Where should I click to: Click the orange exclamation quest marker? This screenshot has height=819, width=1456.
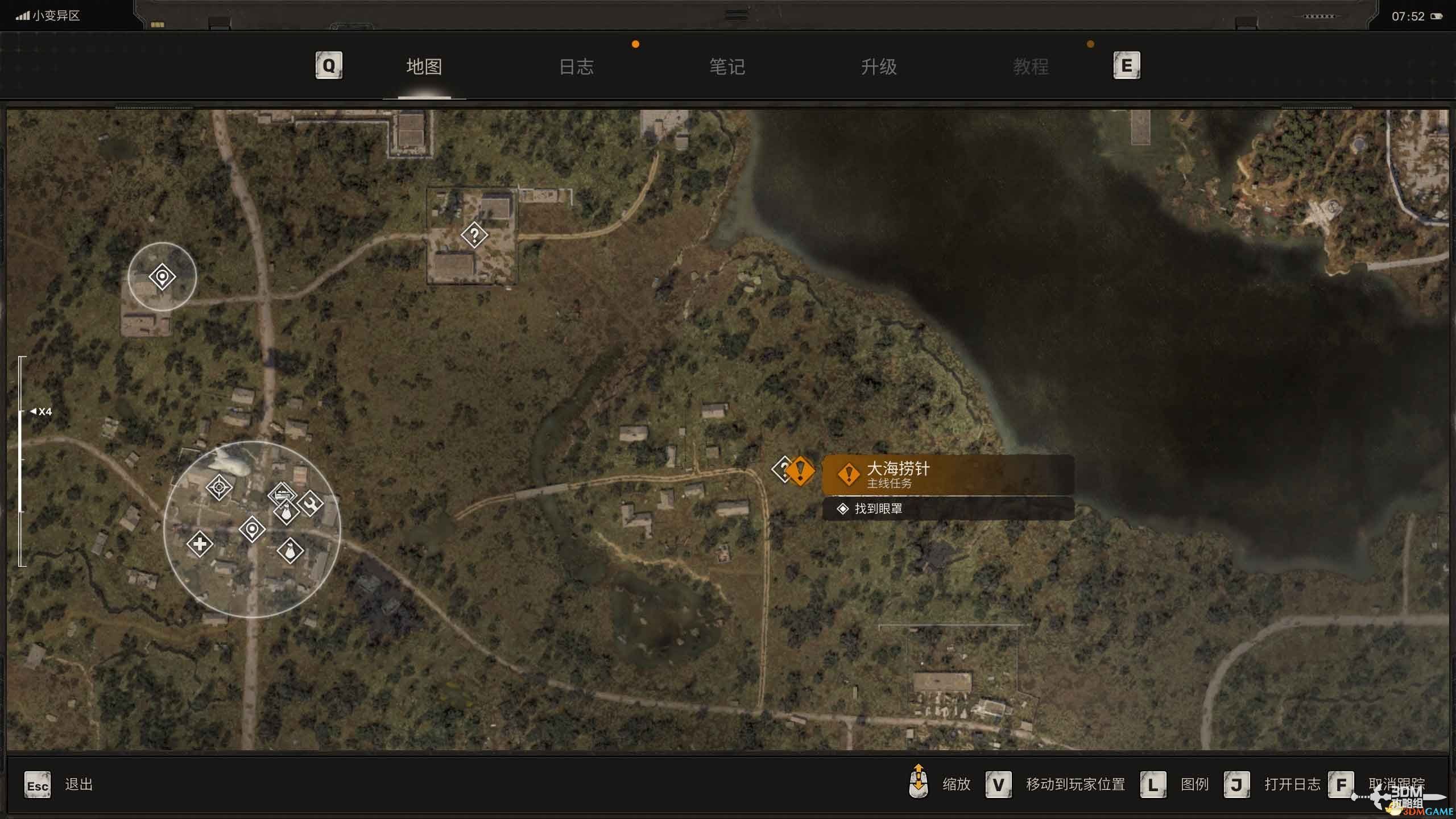coord(801,471)
